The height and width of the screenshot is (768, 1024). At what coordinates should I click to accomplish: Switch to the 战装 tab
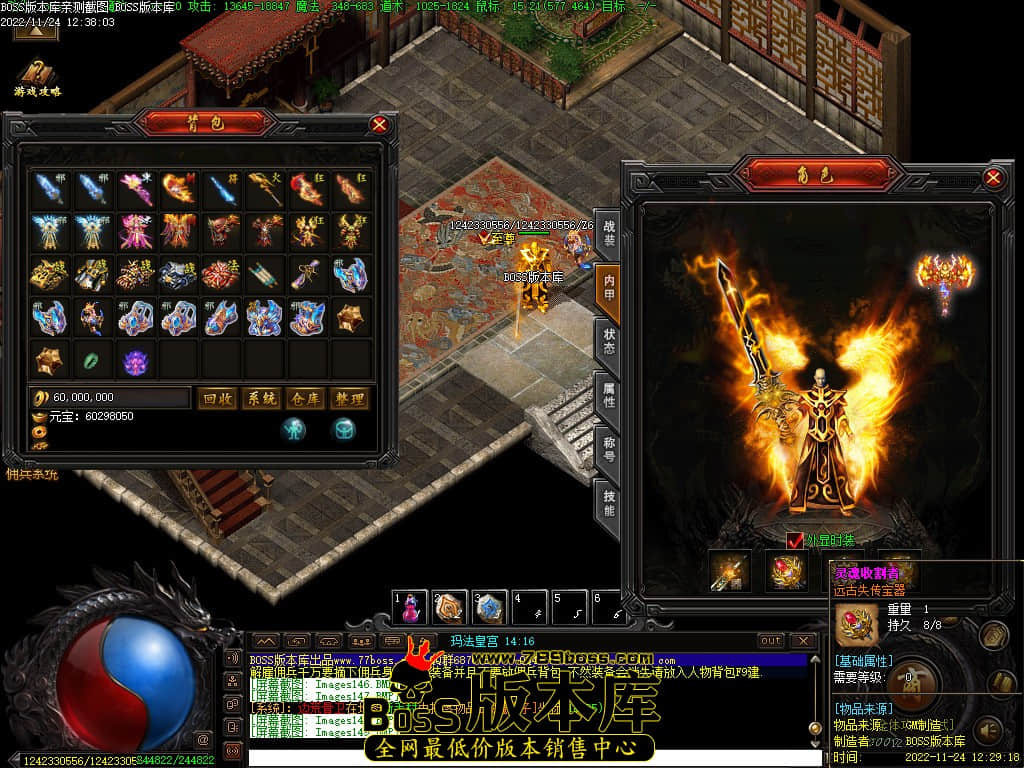(608, 234)
